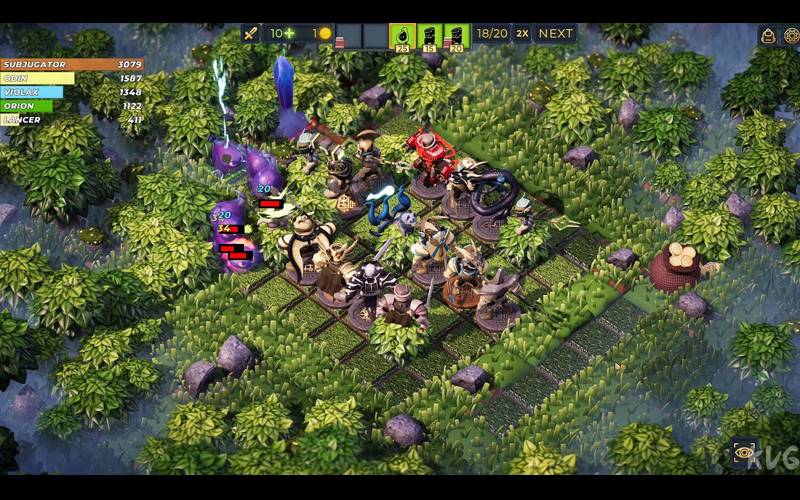Select Subjugator in the damage list
Viewport: 800px width, 500px height.
72,65
